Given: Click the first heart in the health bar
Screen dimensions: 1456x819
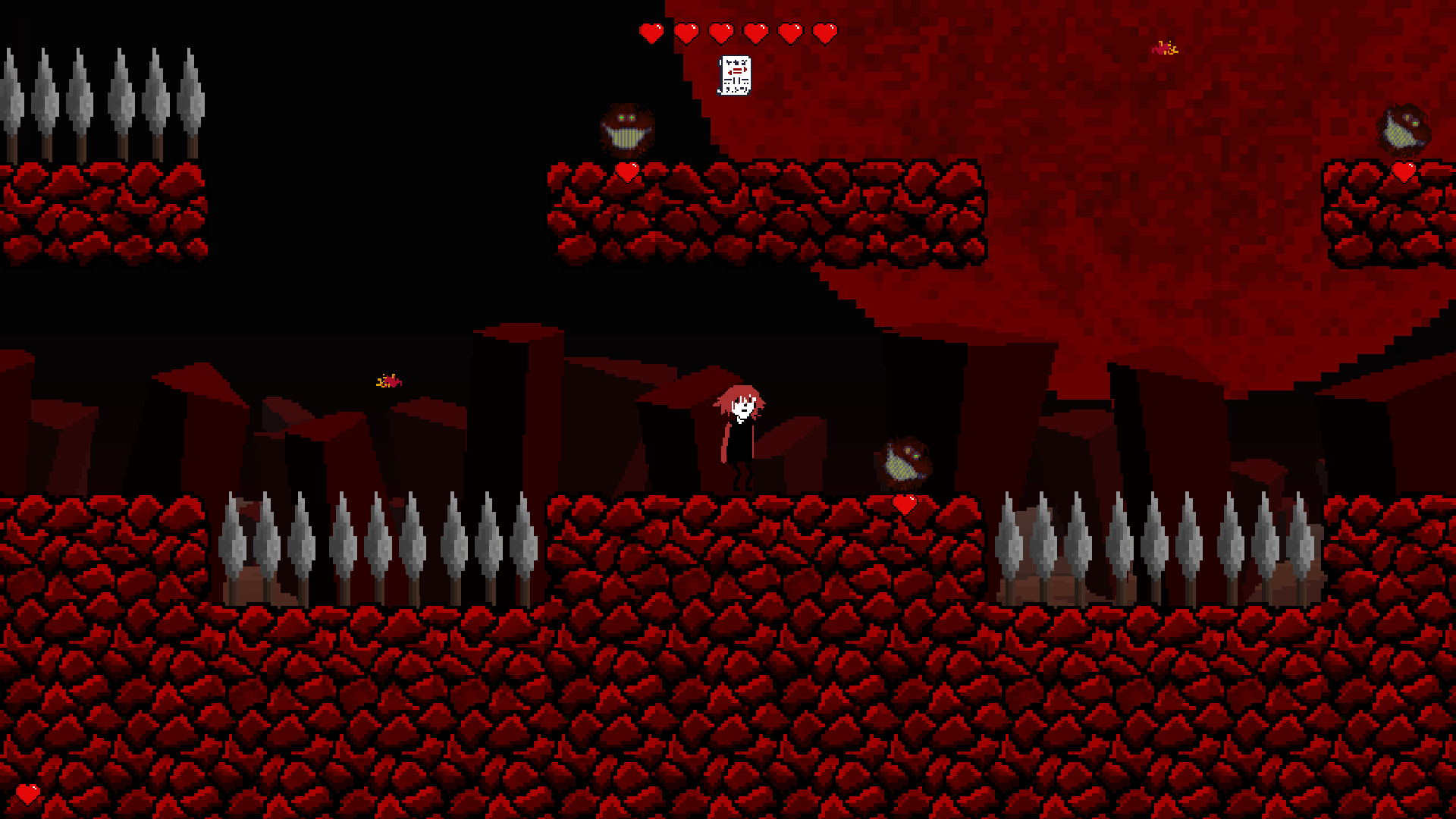Looking at the screenshot, I should (x=651, y=32).
